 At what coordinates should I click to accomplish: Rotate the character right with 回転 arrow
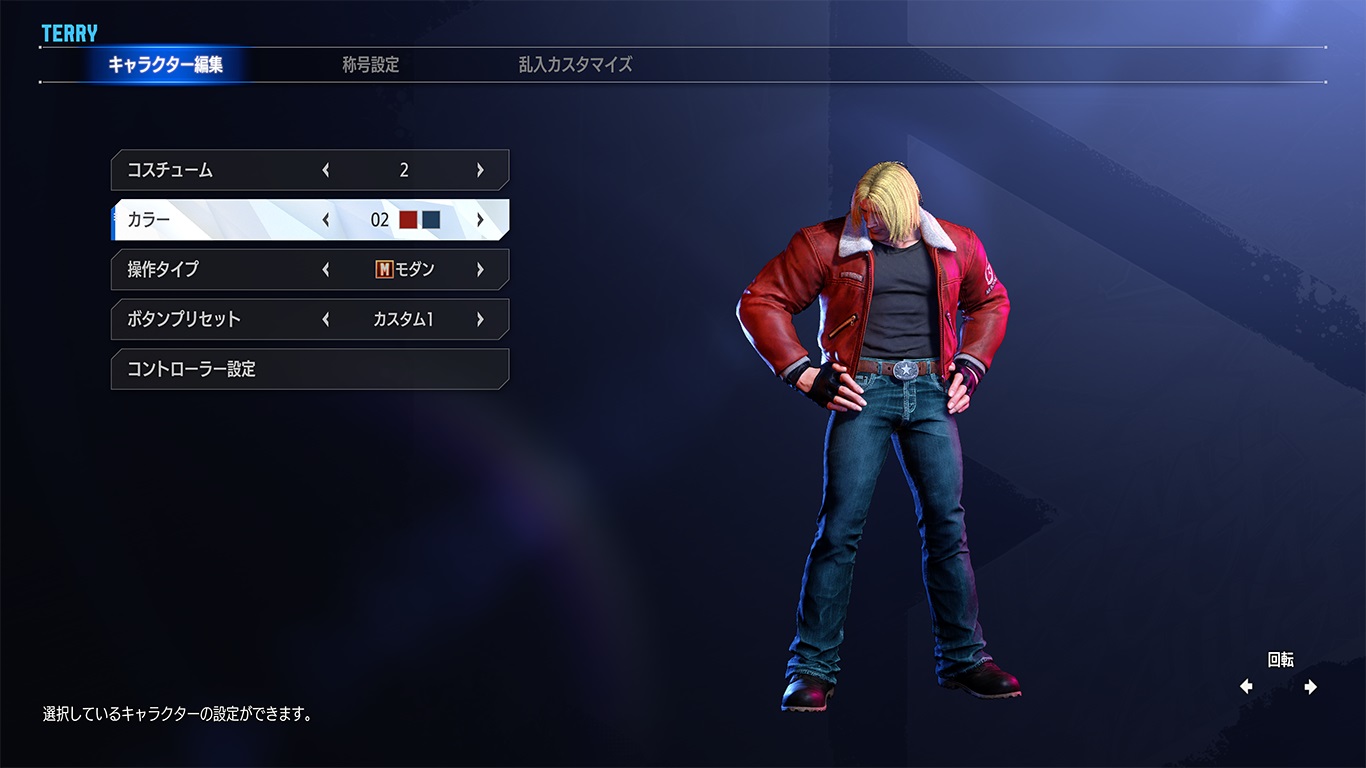coord(1310,687)
